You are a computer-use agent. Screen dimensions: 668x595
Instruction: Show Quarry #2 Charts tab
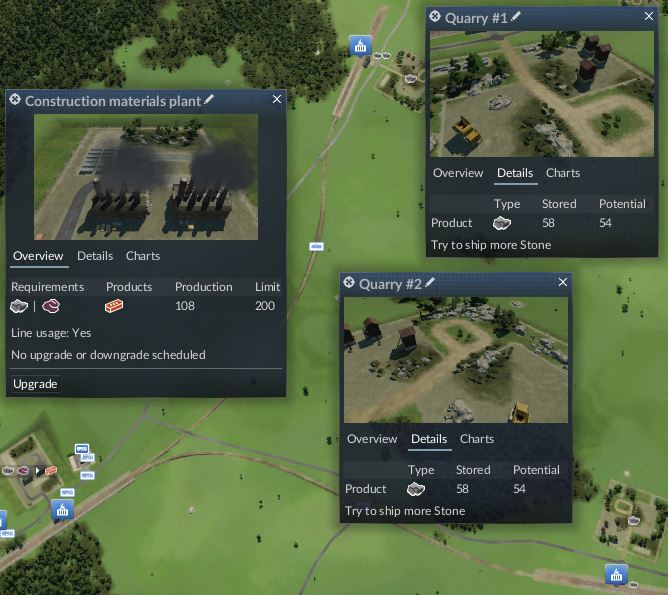pyautogui.click(x=477, y=439)
